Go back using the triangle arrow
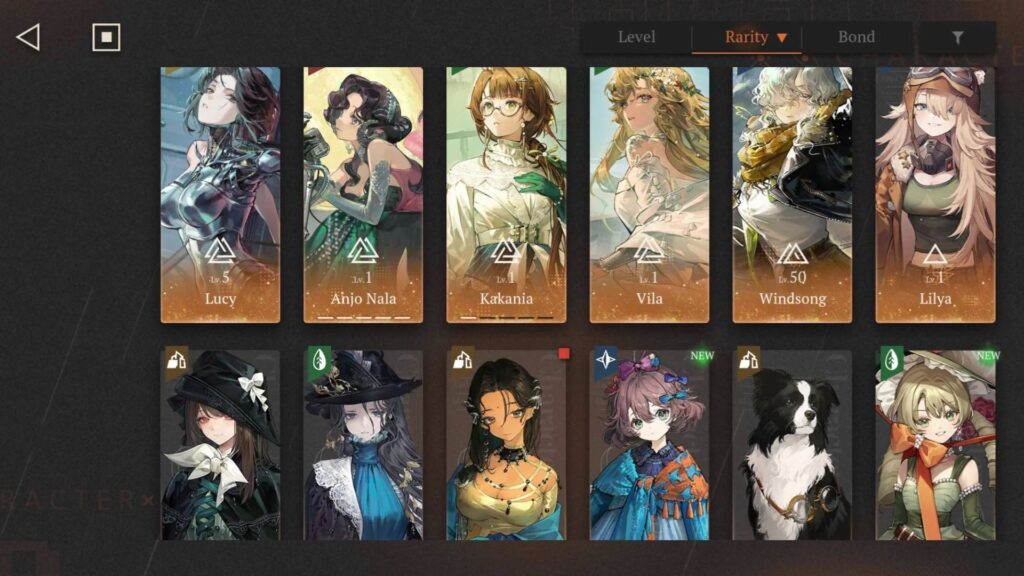The height and width of the screenshot is (576, 1024). 28,38
